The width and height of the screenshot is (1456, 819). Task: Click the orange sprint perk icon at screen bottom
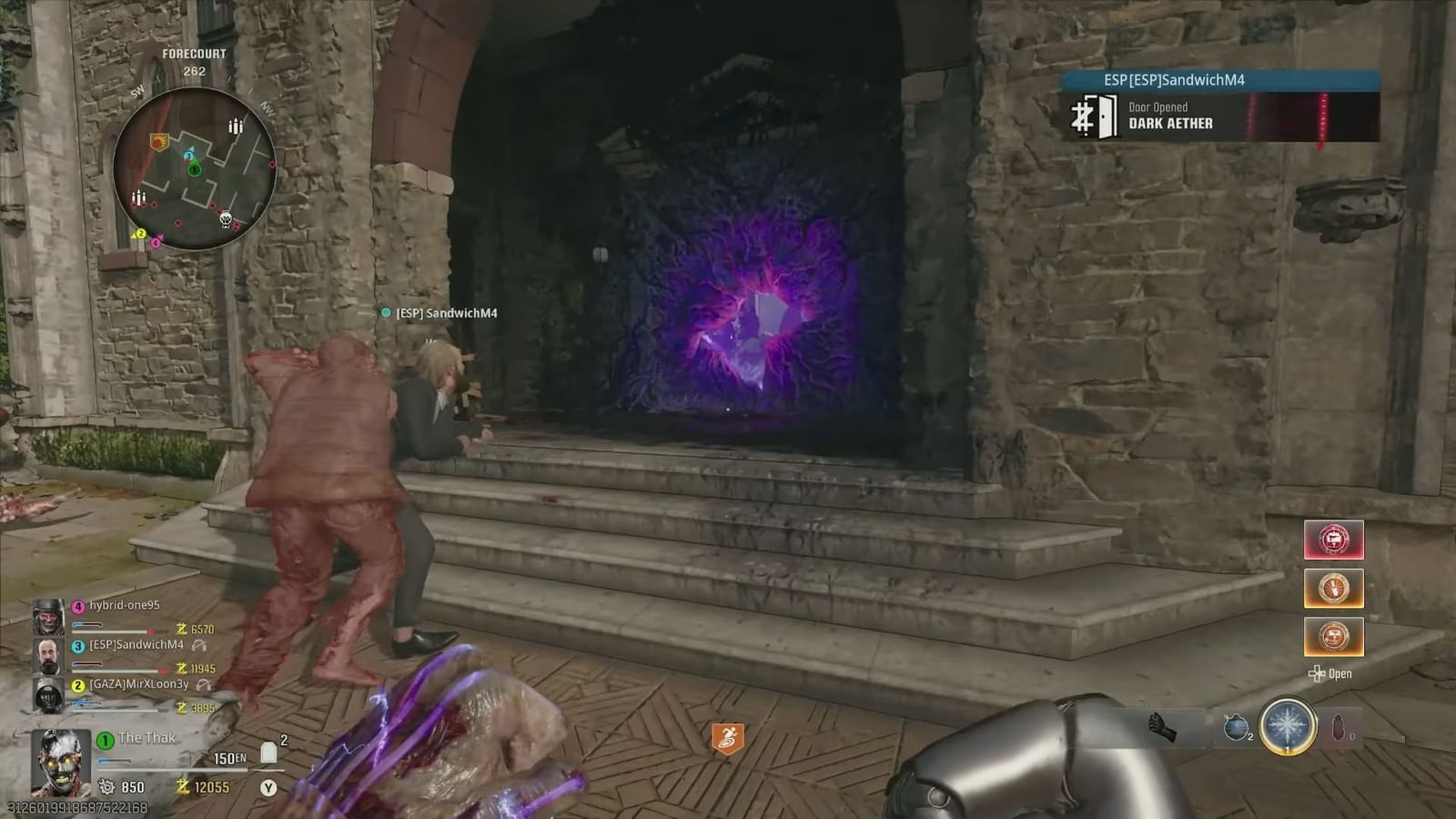(728, 736)
